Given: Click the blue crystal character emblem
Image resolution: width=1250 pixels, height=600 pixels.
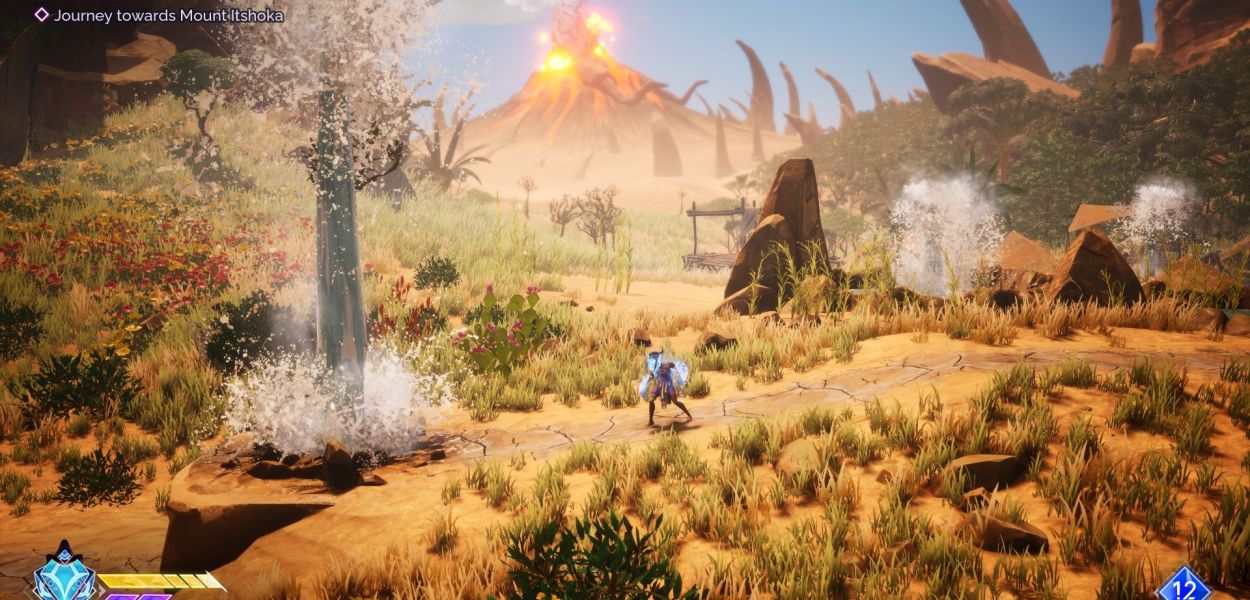Looking at the screenshot, I should pos(64,579).
